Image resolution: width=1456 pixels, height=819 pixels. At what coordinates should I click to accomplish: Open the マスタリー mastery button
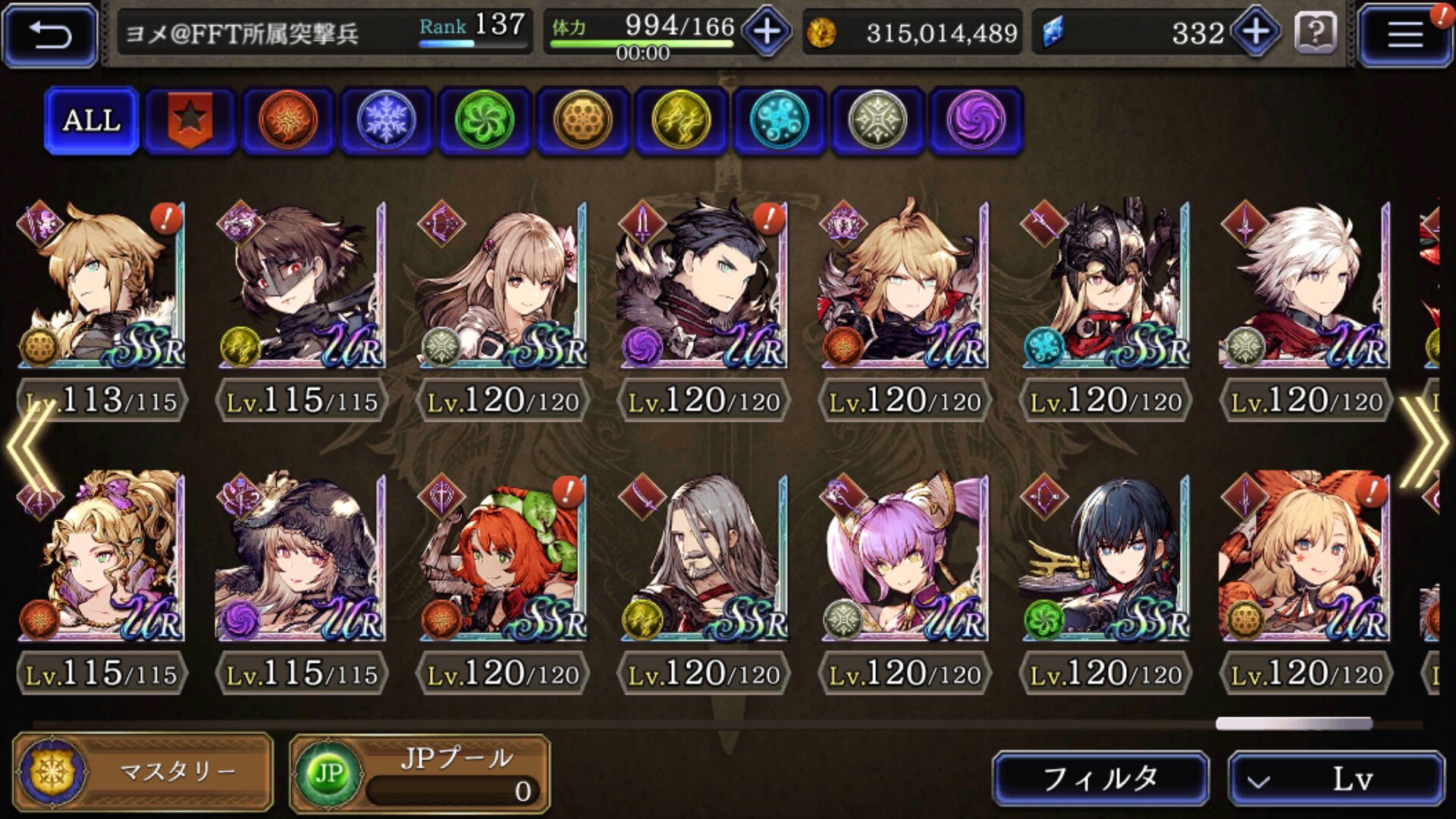tap(143, 772)
